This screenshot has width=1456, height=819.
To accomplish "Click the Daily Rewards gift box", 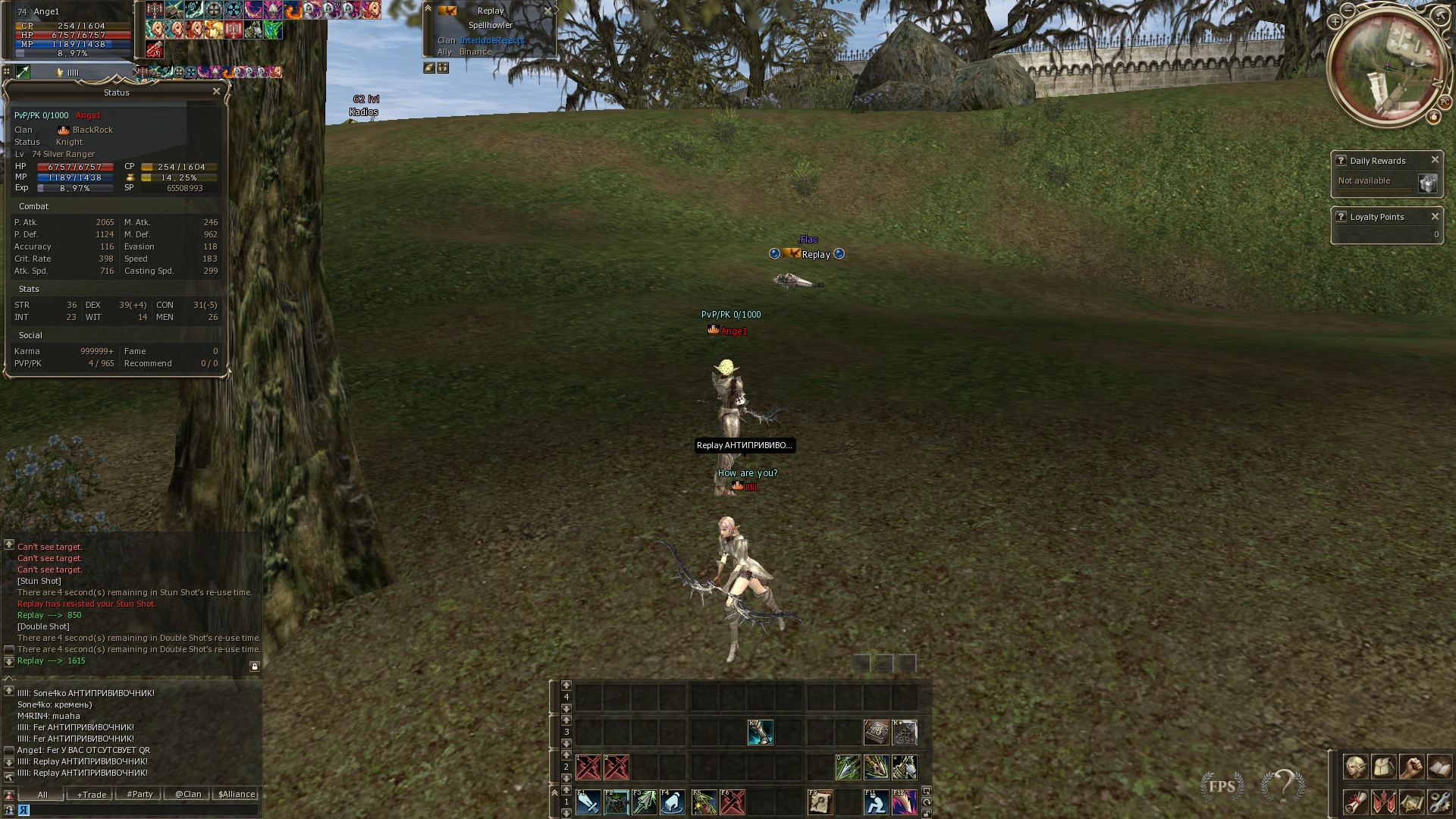I will [1427, 184].
